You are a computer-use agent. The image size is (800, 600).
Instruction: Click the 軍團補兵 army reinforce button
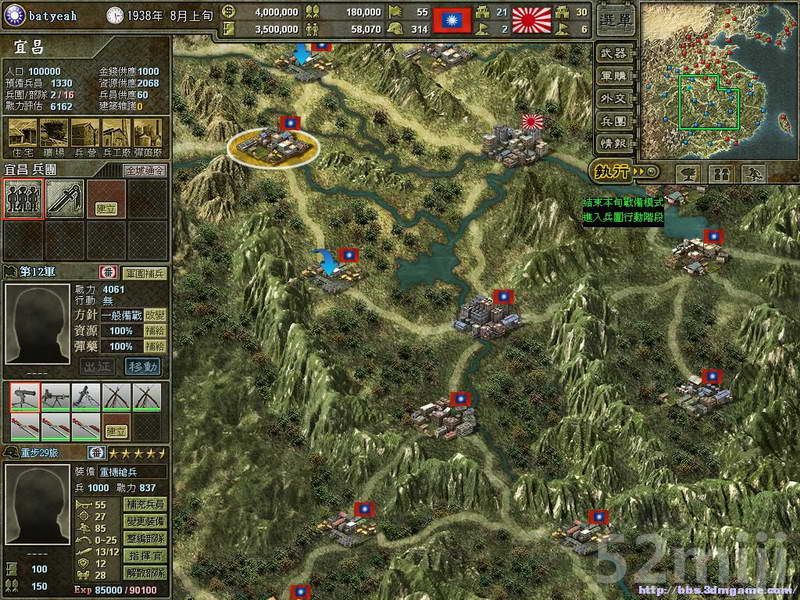(x=145, y=272)
